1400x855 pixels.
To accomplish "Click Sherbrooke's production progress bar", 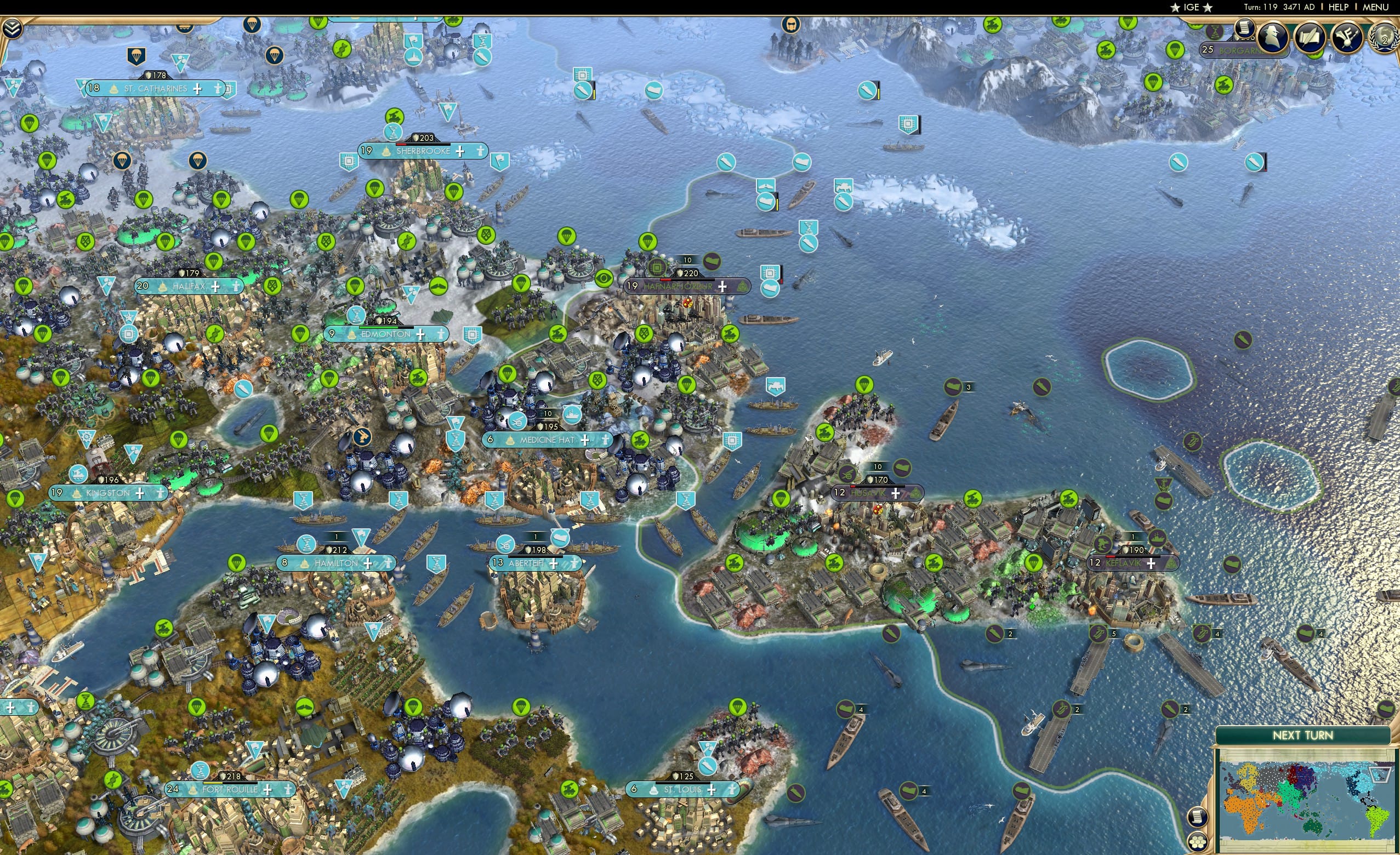I will (423, 145).
